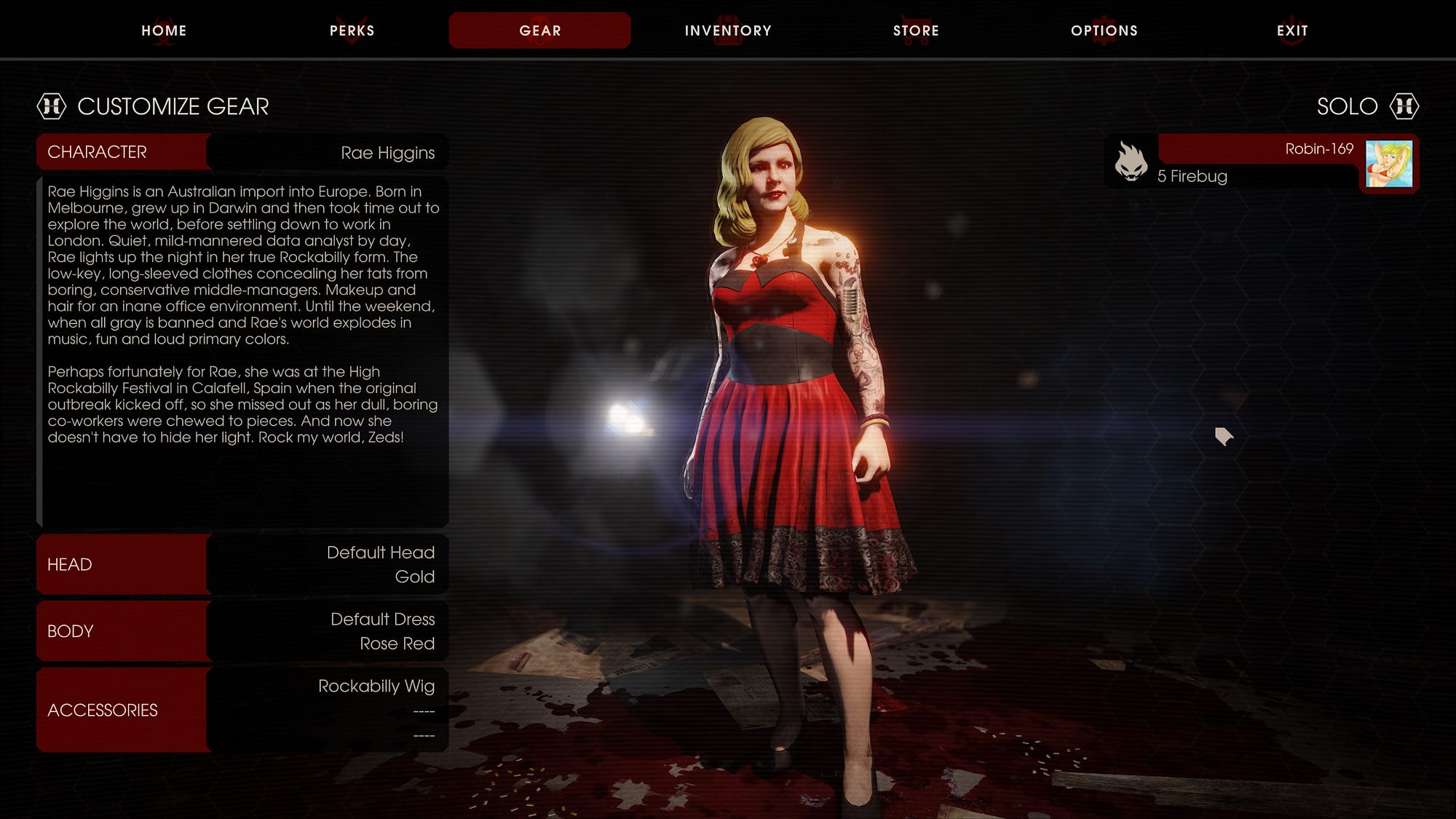Viewport: 1456px width, 819px height.
Task: Open the Store tab
Action: coord(916,31)
